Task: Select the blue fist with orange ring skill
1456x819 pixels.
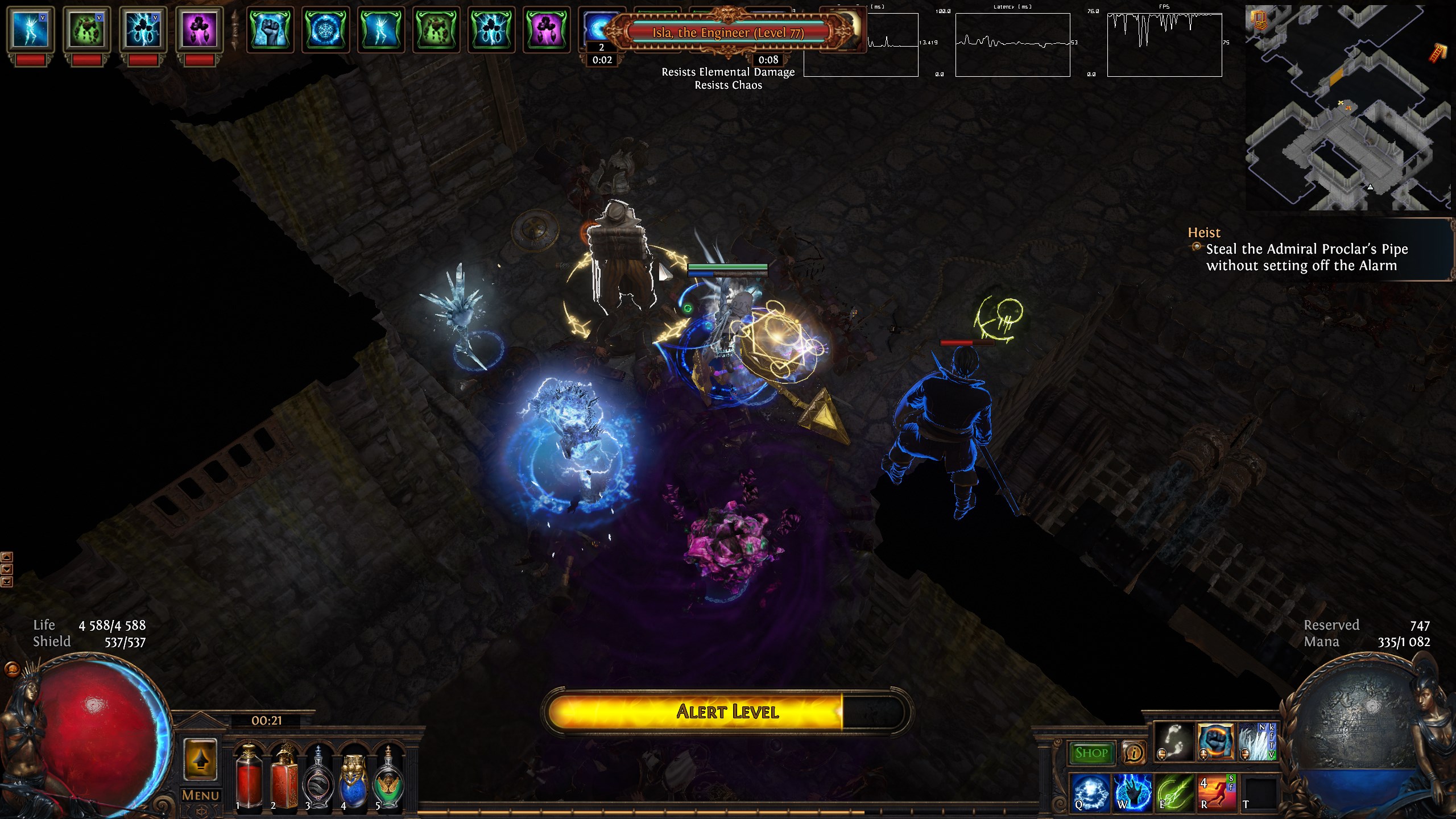Action: 1216,742
